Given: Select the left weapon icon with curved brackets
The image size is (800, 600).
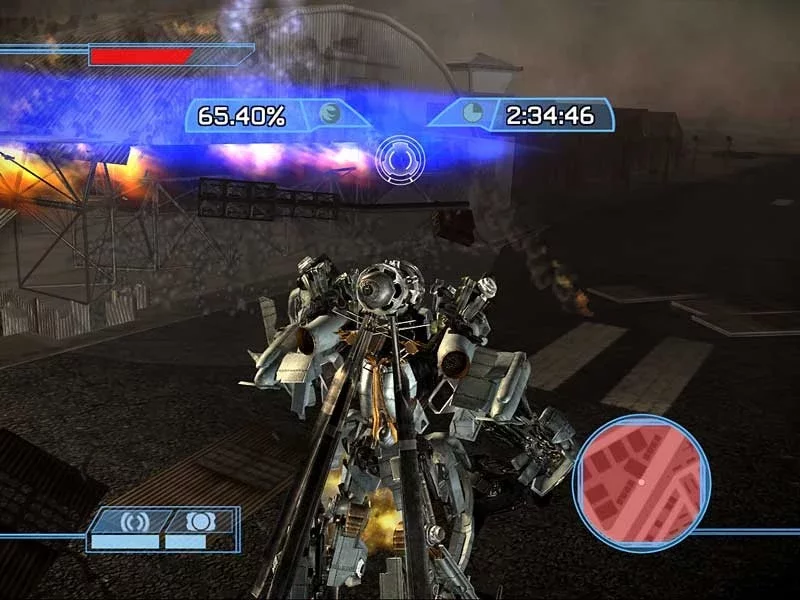Looking at the screenshot, I should click(x=132, y=521).
